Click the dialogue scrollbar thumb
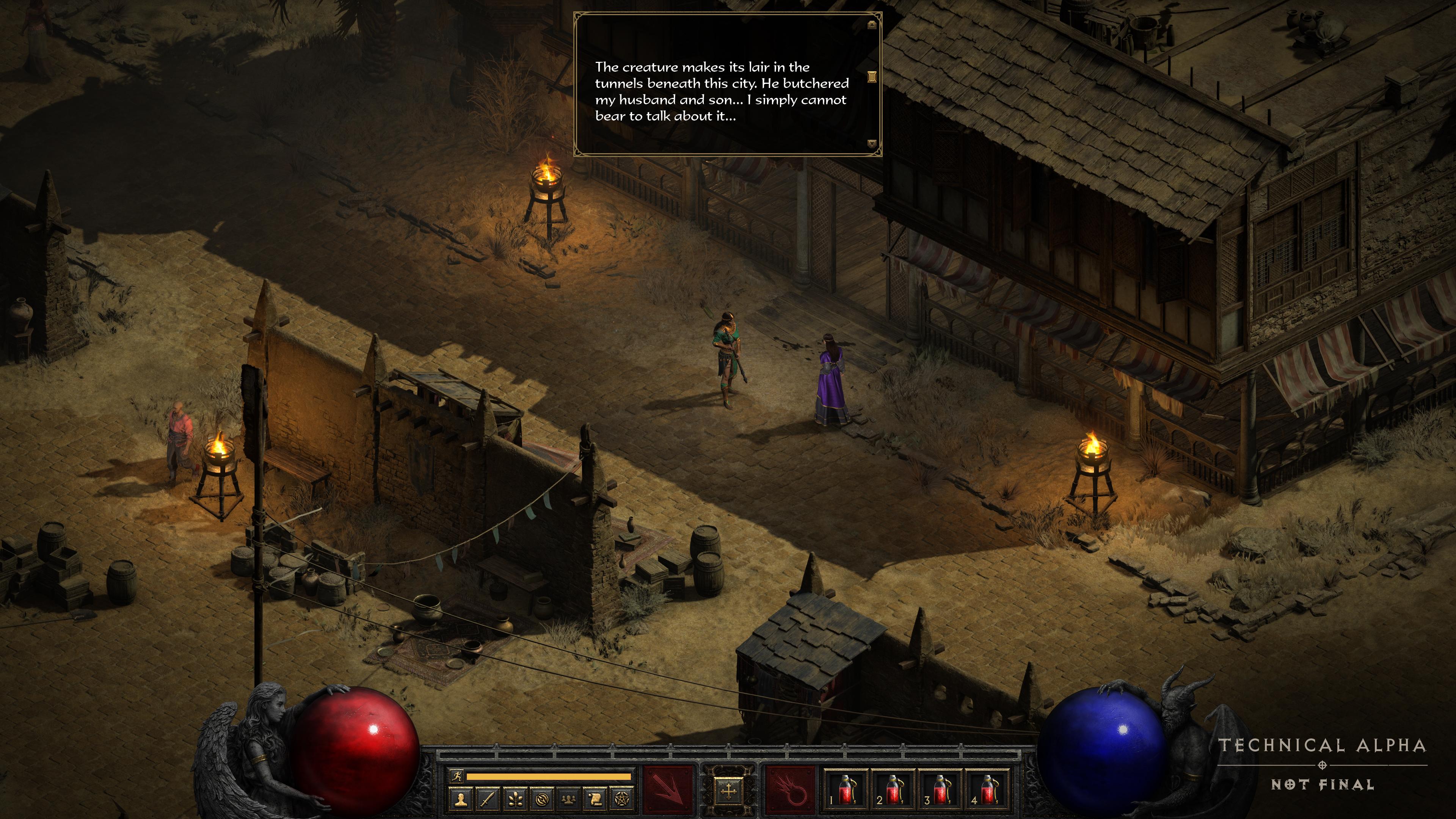Image resolution: width=1456 pixels, height=819 pixels. 872,77
